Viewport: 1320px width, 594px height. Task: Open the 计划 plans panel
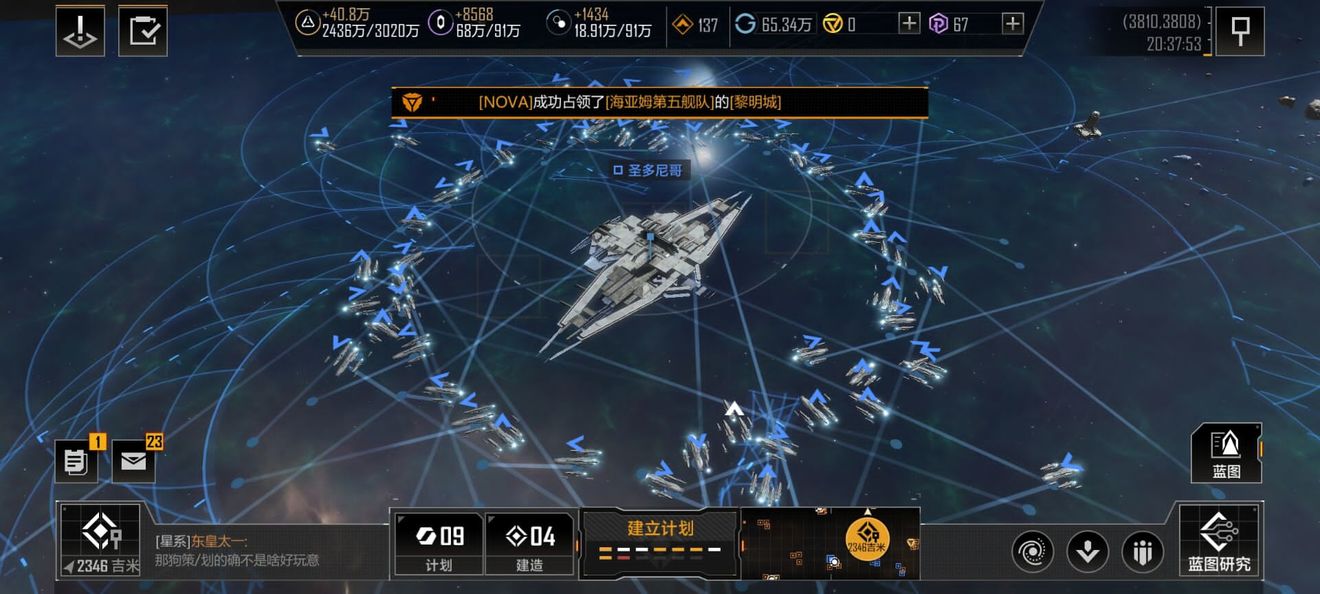(x=438, y=544)
